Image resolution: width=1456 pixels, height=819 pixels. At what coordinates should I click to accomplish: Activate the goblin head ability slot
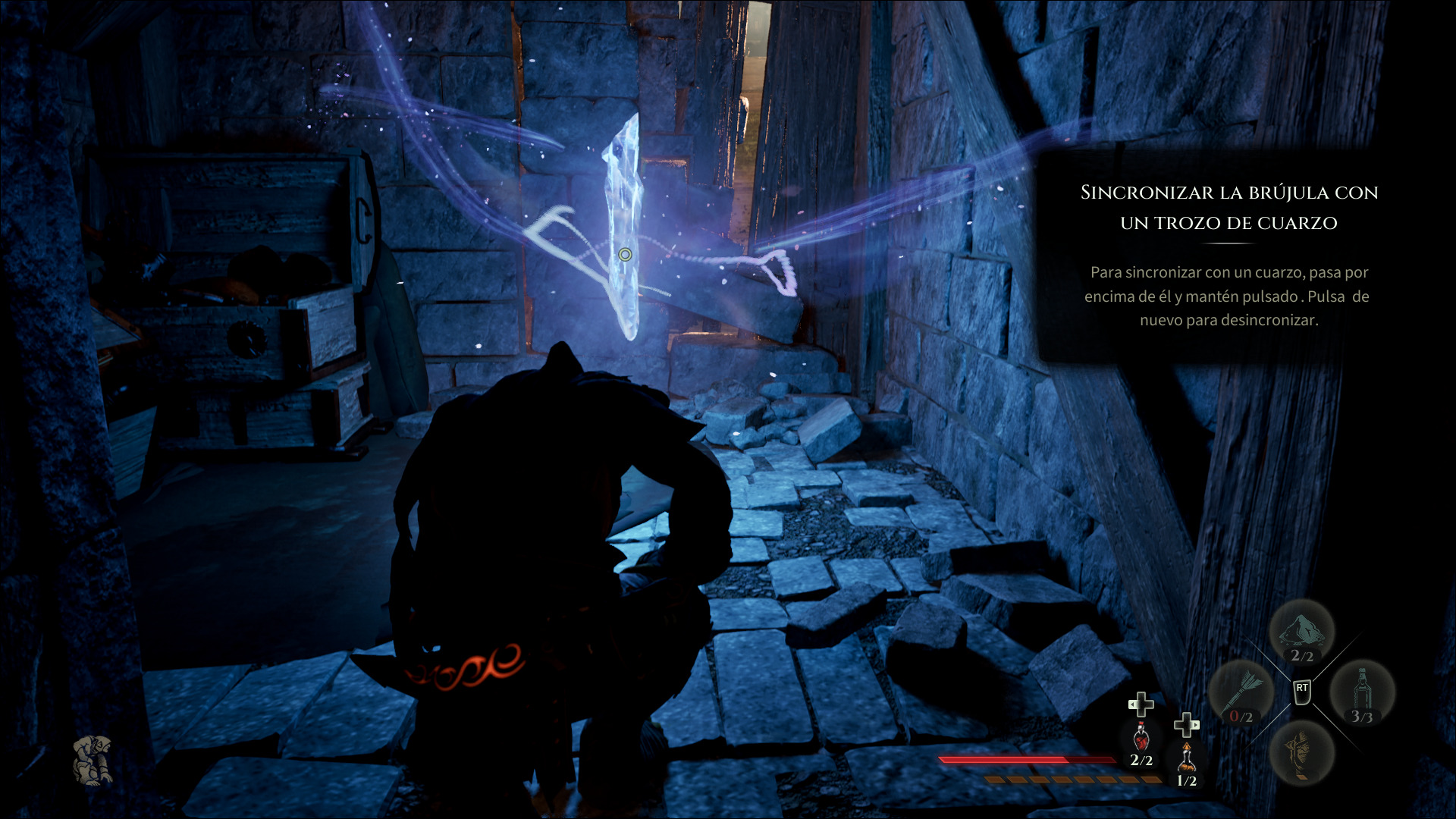click(1301, 752)
